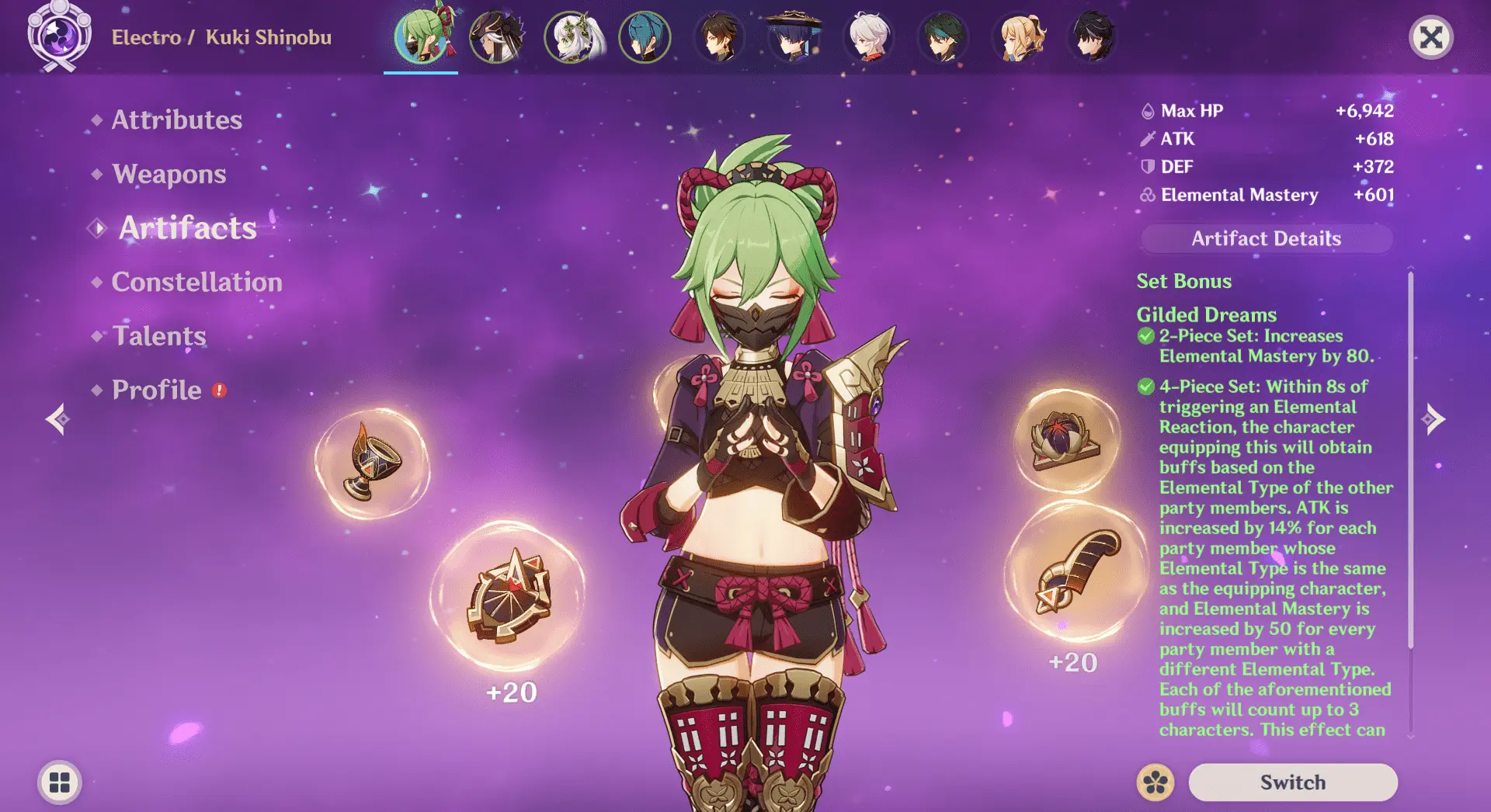Select the Artifacts menu entry
The image size is (1491, 812).
(187, 228)
